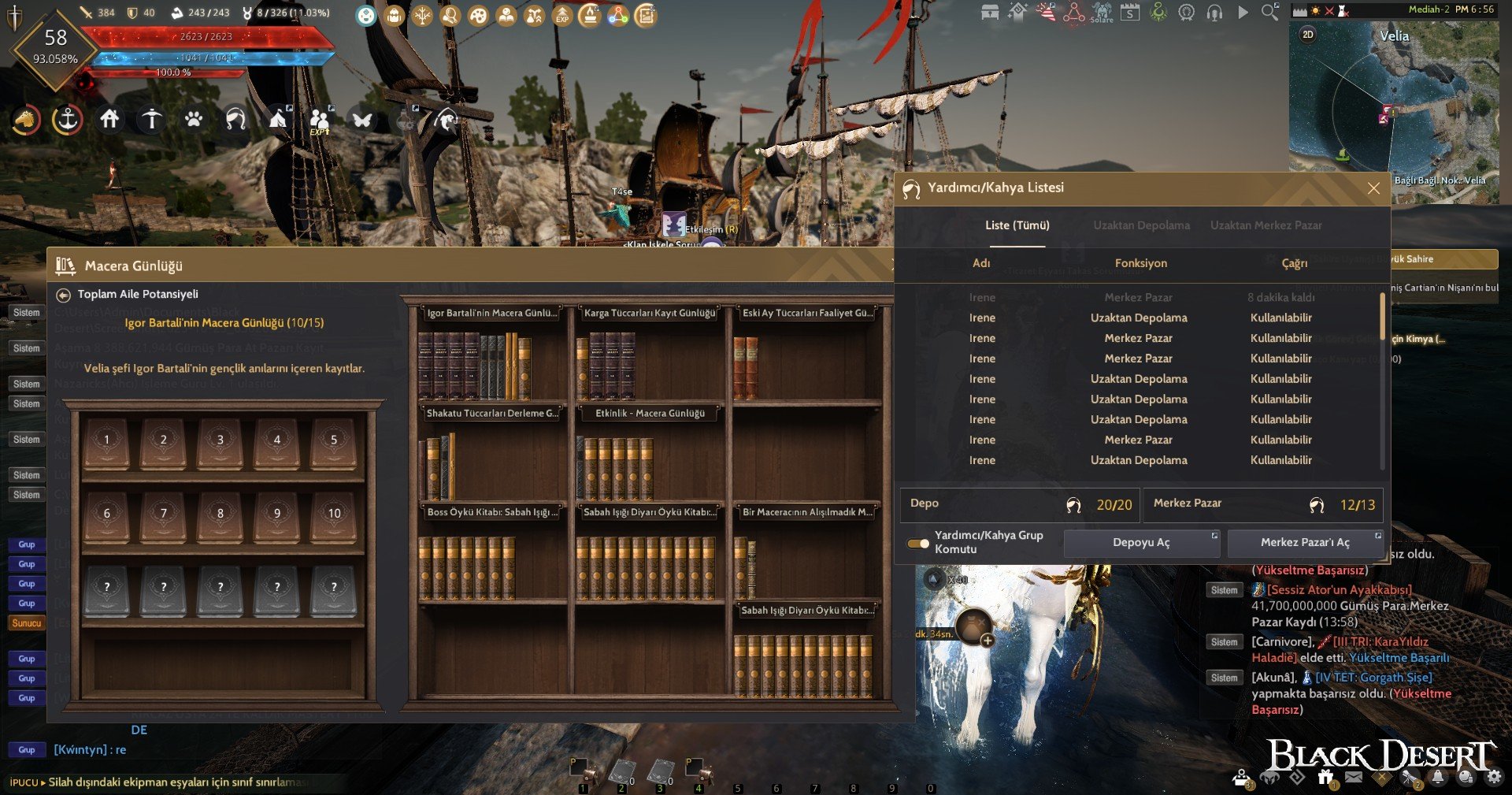The height and width of the screenshot is (795, 1512).
Task: Switch to the Uzaktan Depolama tab
Action: tap(1141, 225)
